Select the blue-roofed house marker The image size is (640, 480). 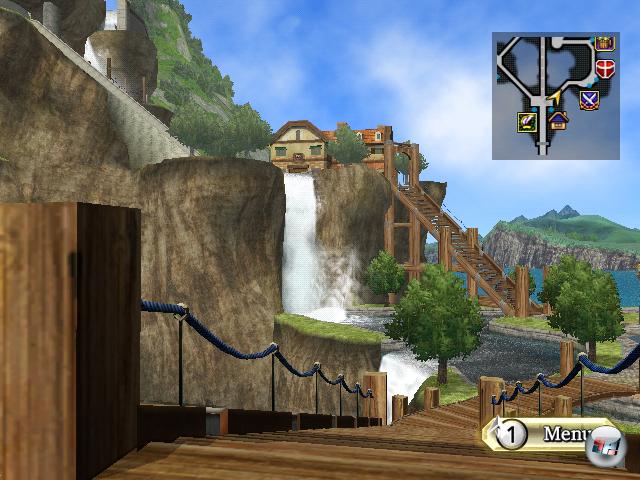click(x=558, y=121)
